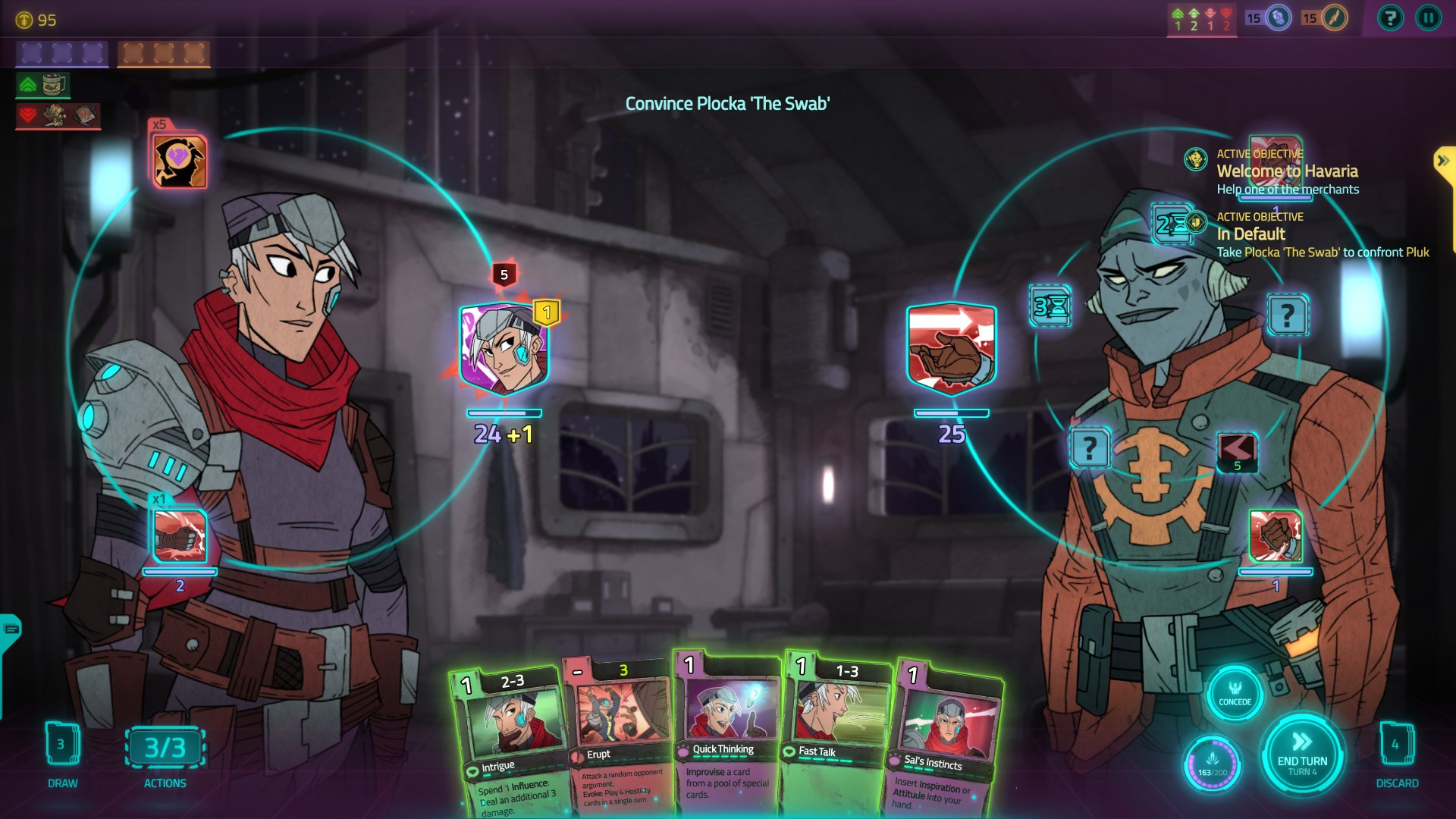1456x819 pixels.
Task: End the current turn
Action: pos(1302,754)
